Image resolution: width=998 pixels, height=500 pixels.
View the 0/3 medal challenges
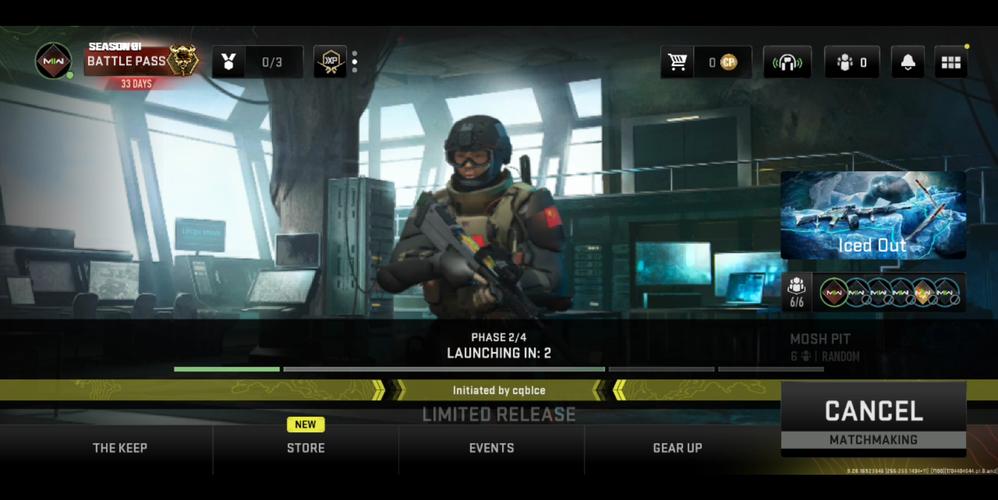[x=257, y=62]
